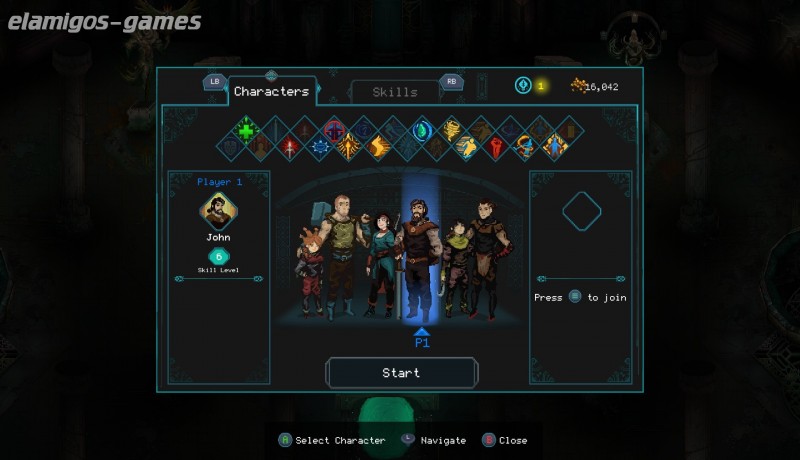Click the red fist skill icon

coord(494,148)
